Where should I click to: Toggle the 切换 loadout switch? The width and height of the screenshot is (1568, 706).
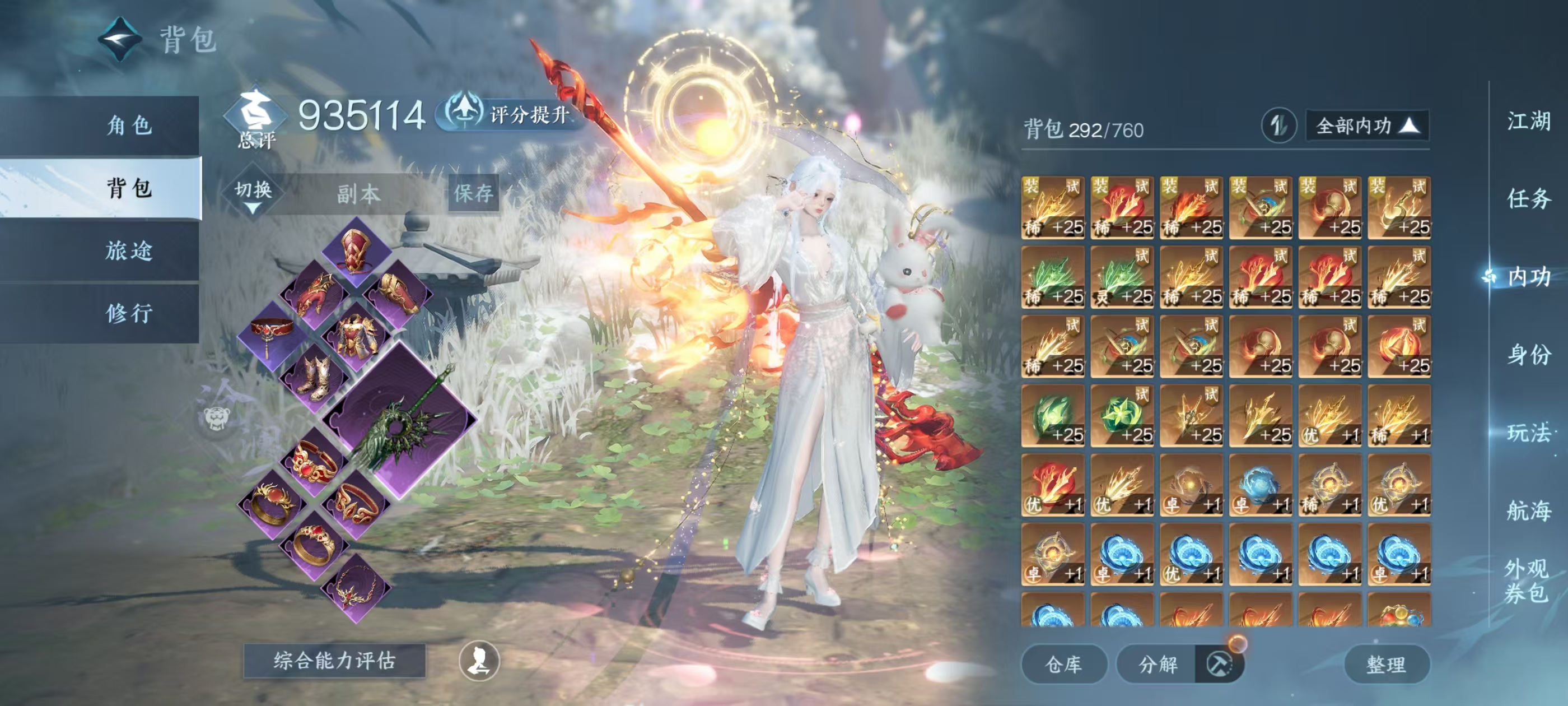[253, 193]
